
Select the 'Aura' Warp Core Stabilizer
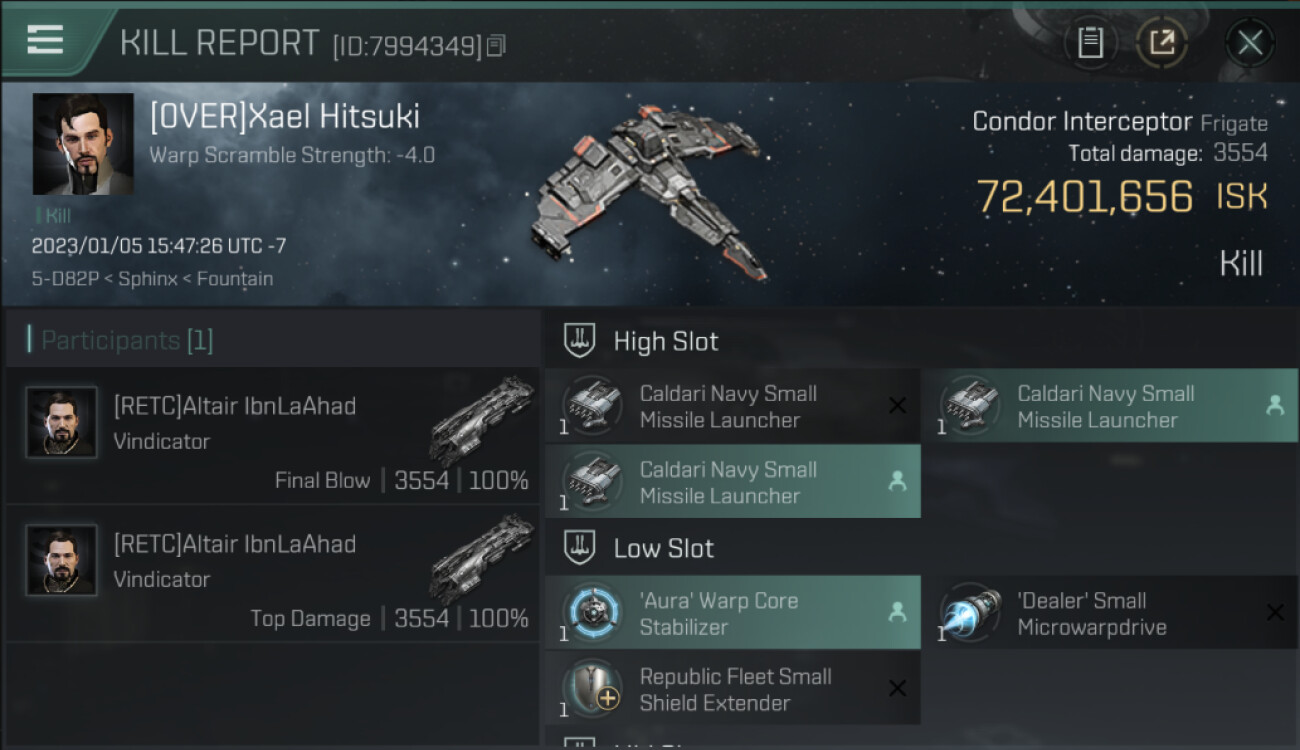733,613
